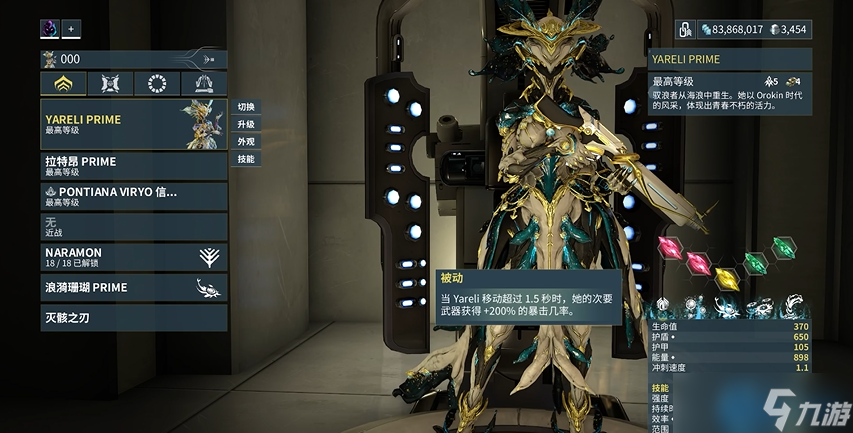The width and height of the screenshot is (853, 433).
Task: Select the yellow archon shard
Action: click(x=727, y=278)
